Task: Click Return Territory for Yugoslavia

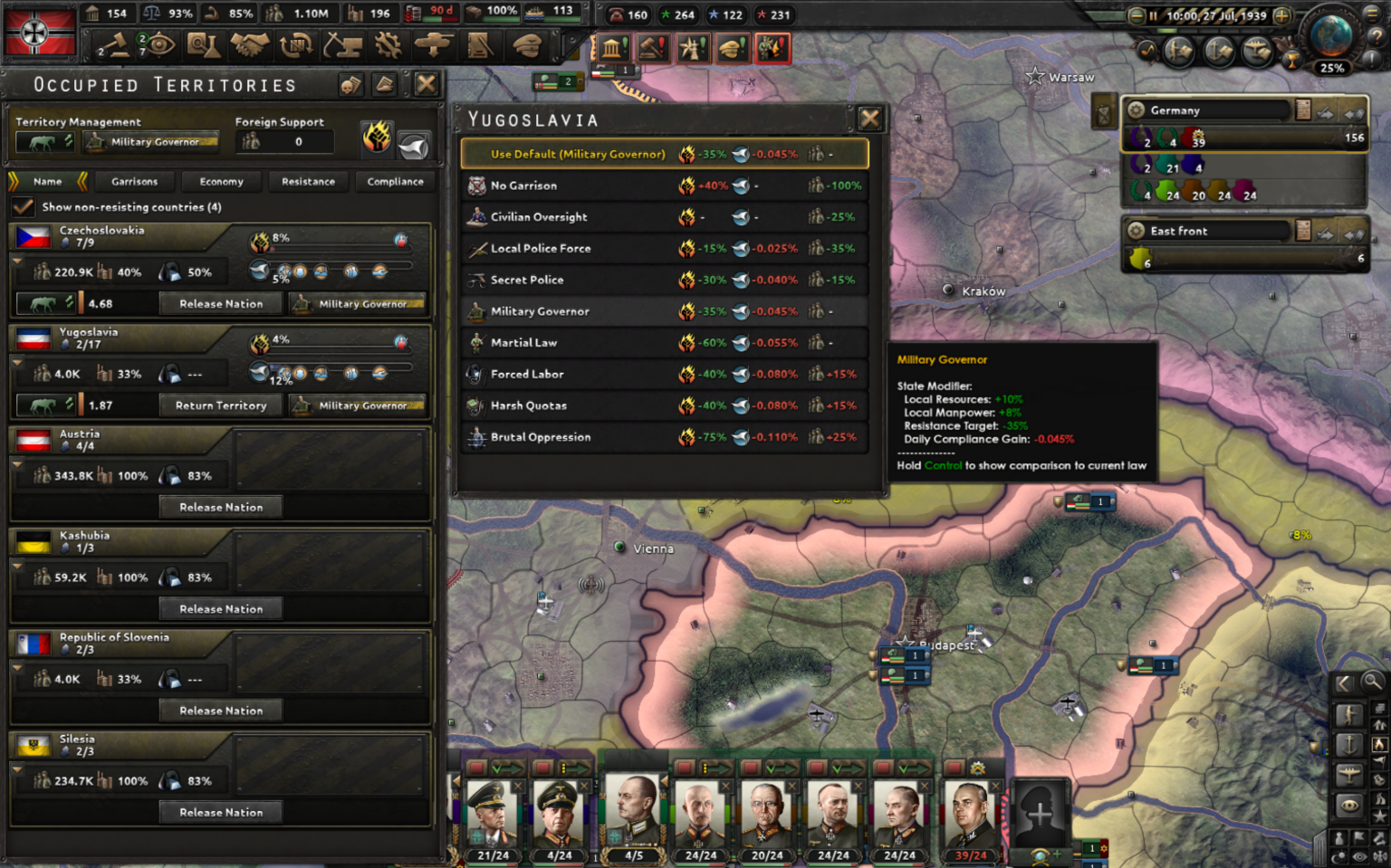Action: 220,405
